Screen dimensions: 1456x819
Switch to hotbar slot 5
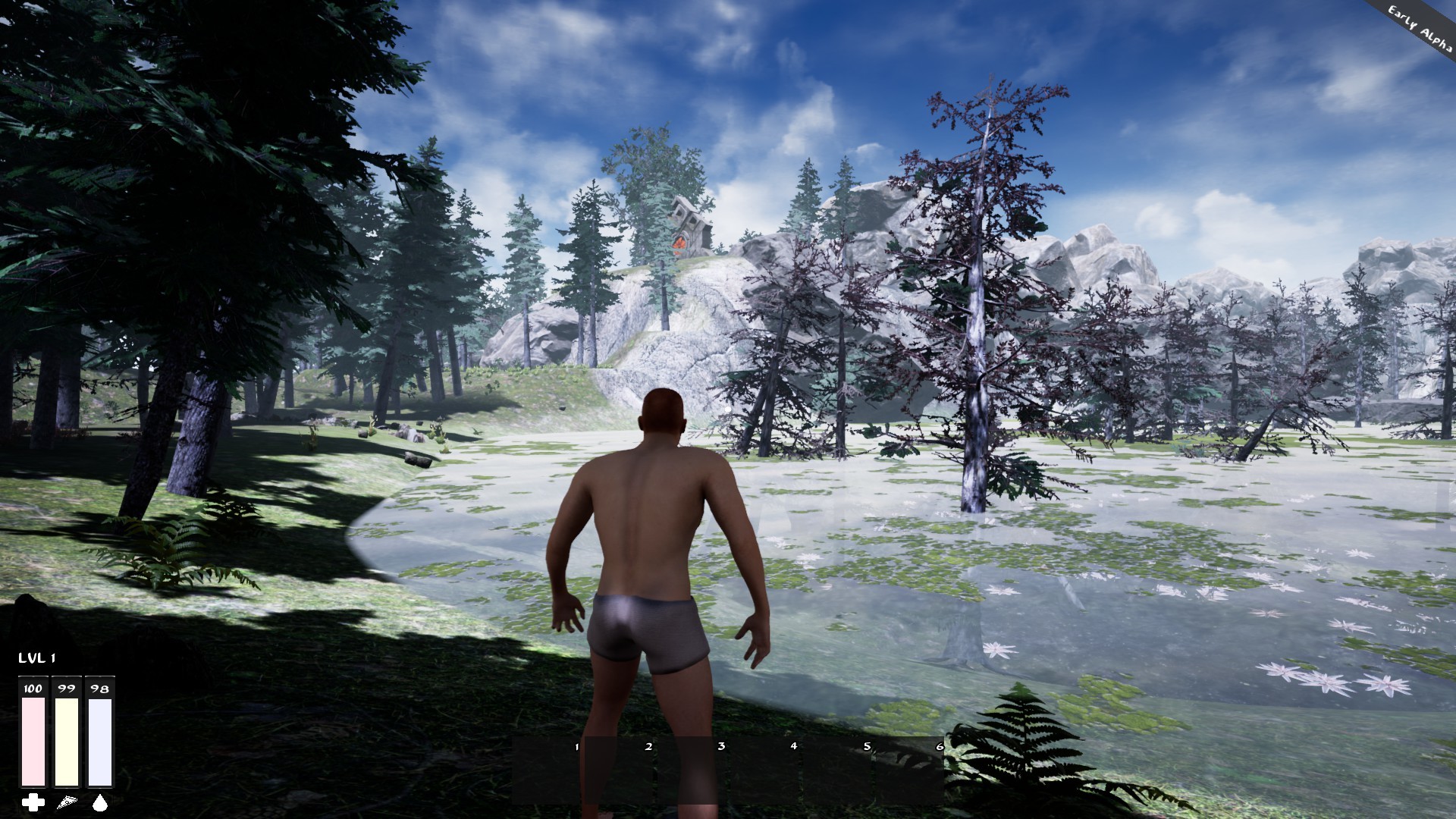click(836, 770)
